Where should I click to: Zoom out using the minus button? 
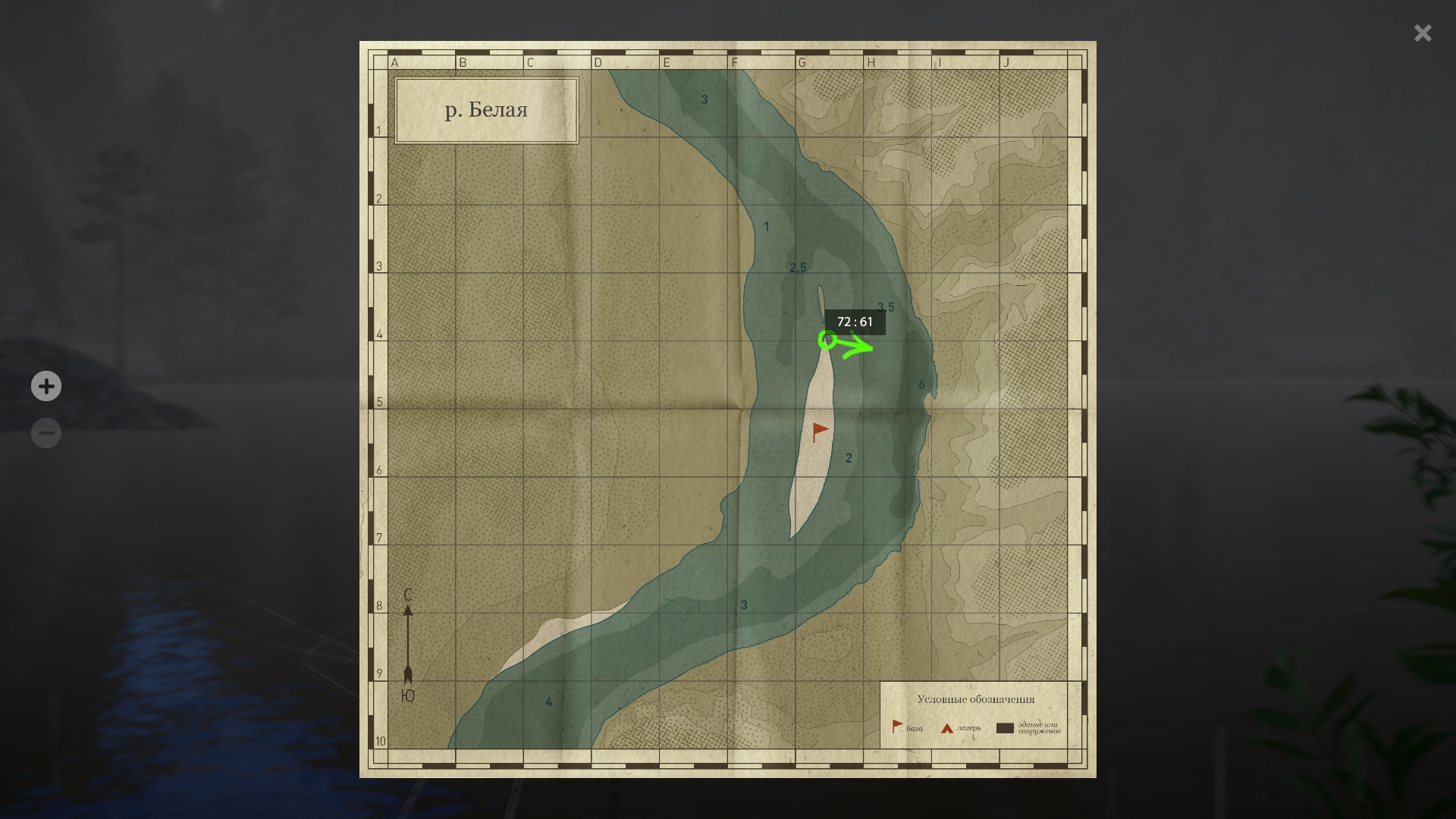46,434
